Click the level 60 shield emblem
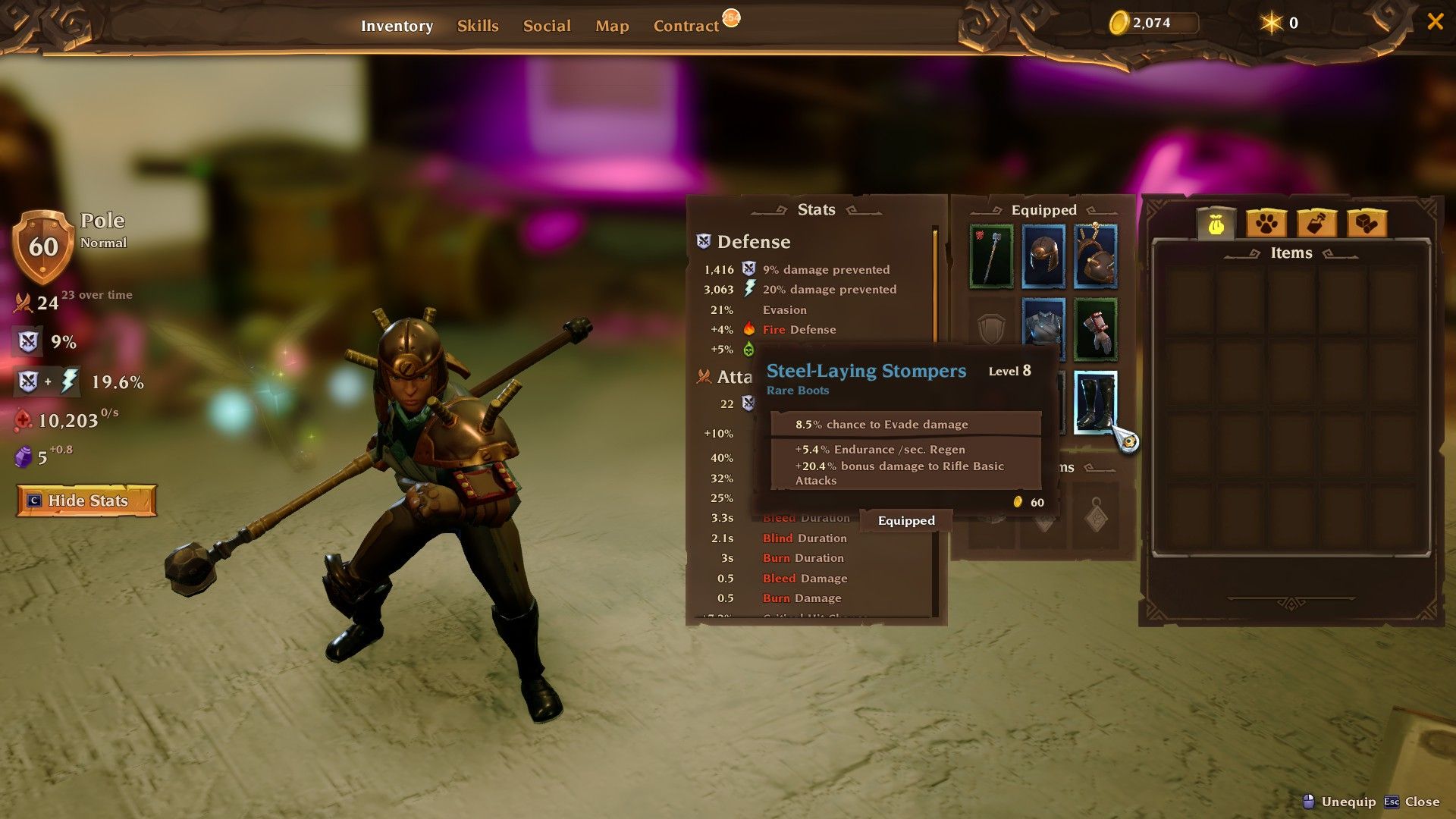The width and height of the screenshot is (1456, 819). point(43,246)
